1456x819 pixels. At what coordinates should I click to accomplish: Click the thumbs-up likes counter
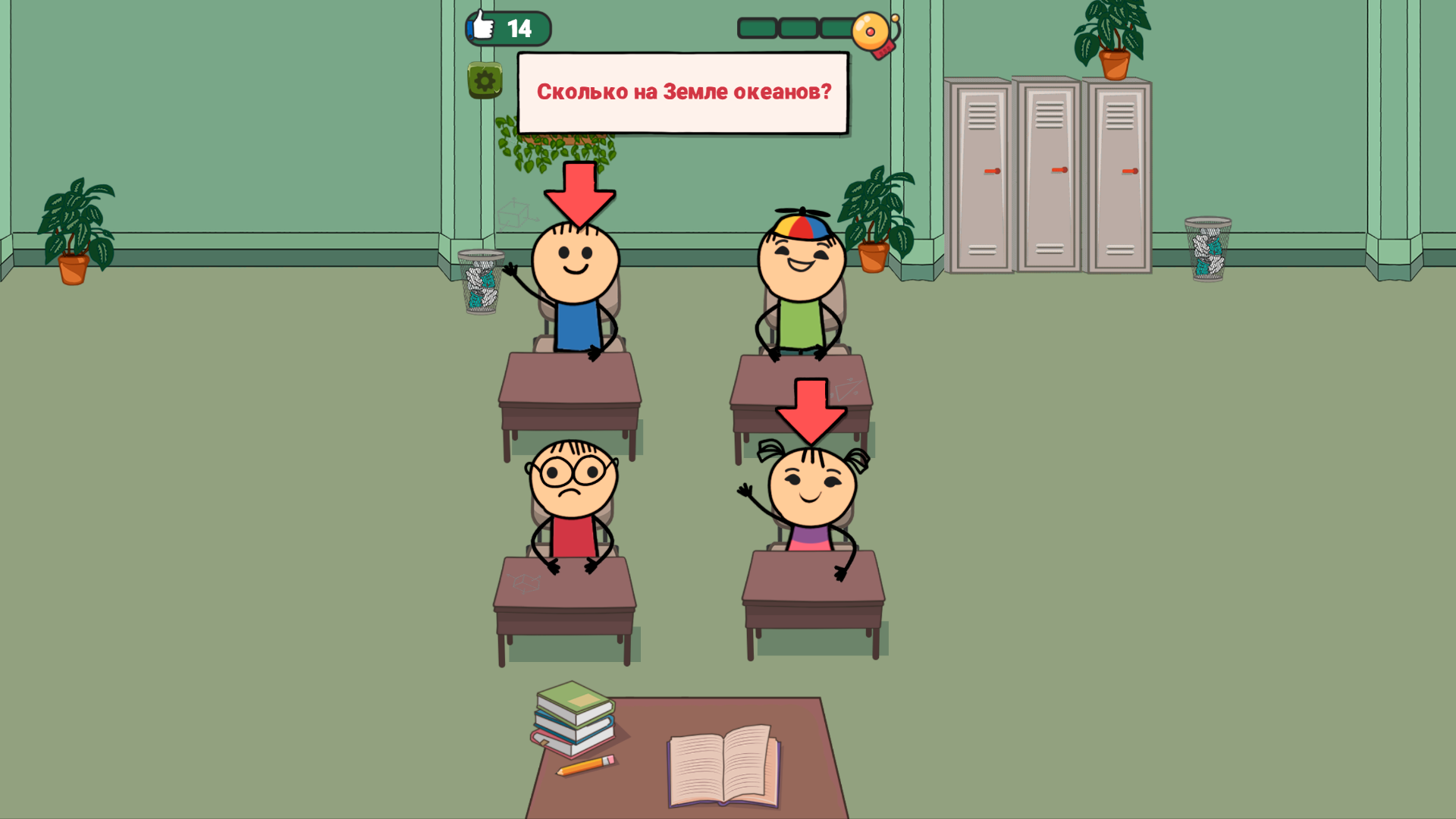pyautogui.click(x=507, y=29)
